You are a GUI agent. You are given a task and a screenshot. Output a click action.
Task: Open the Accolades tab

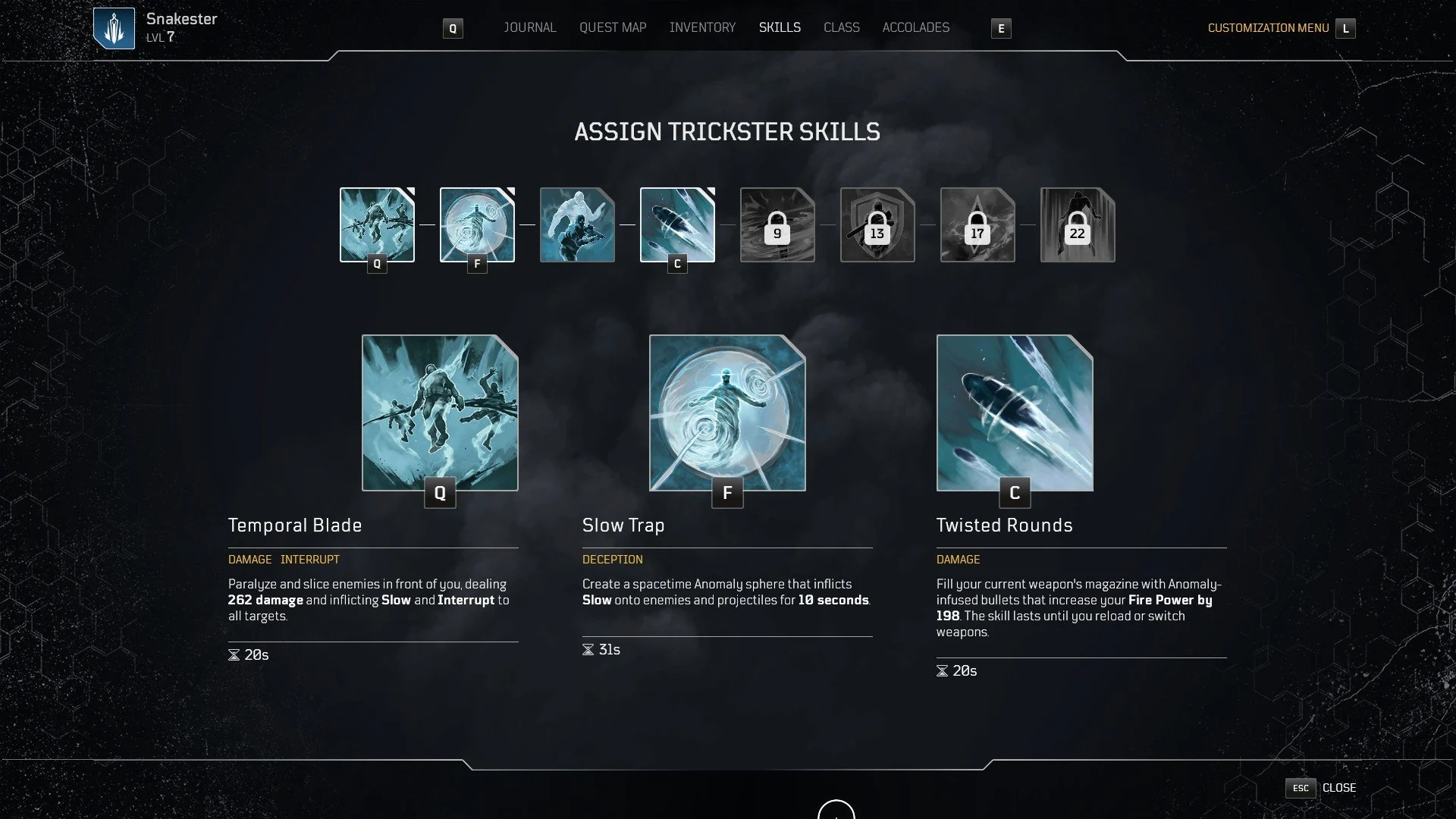coord(915,27)
